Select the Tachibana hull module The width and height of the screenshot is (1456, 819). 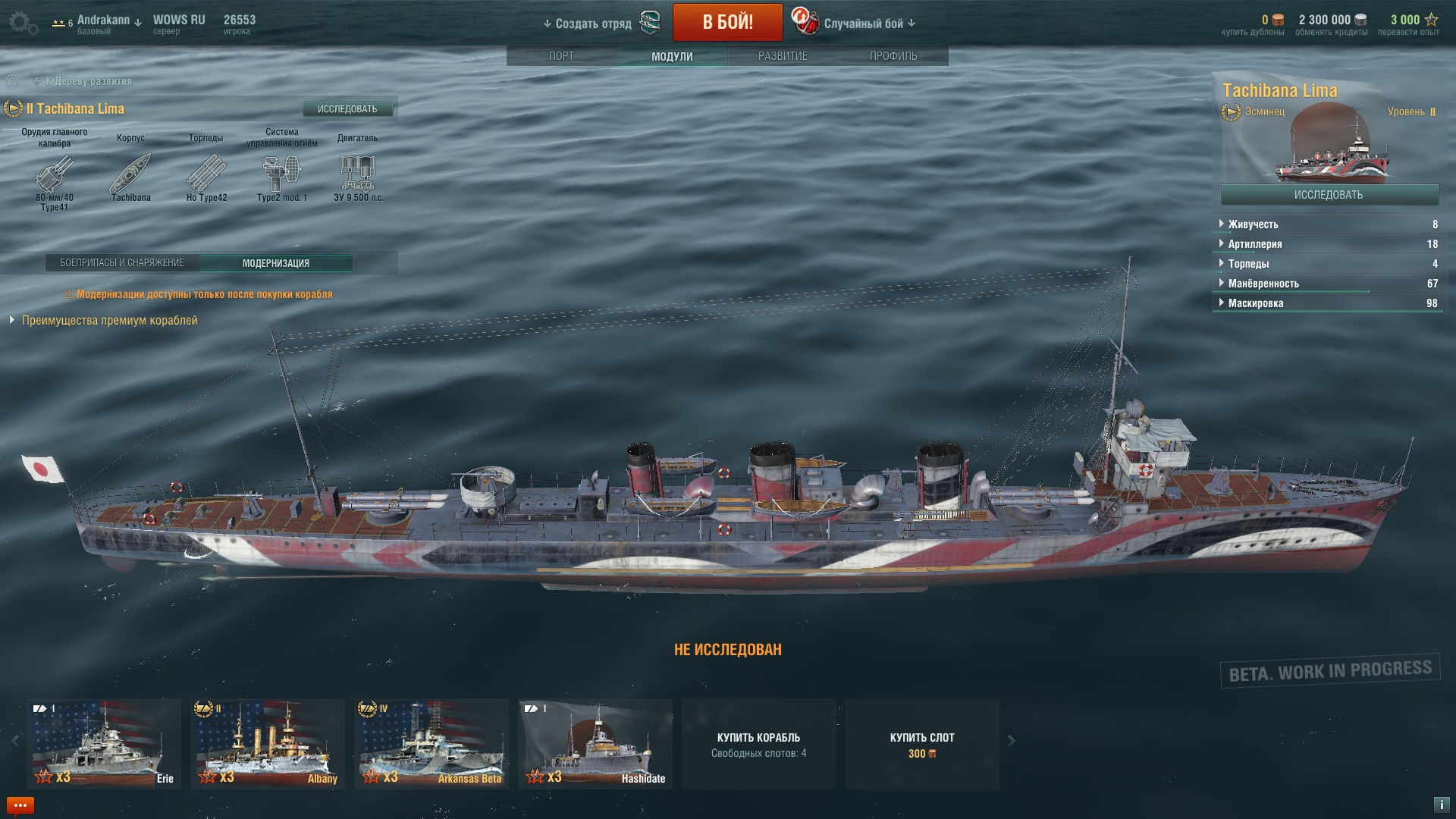click(130, 174)
